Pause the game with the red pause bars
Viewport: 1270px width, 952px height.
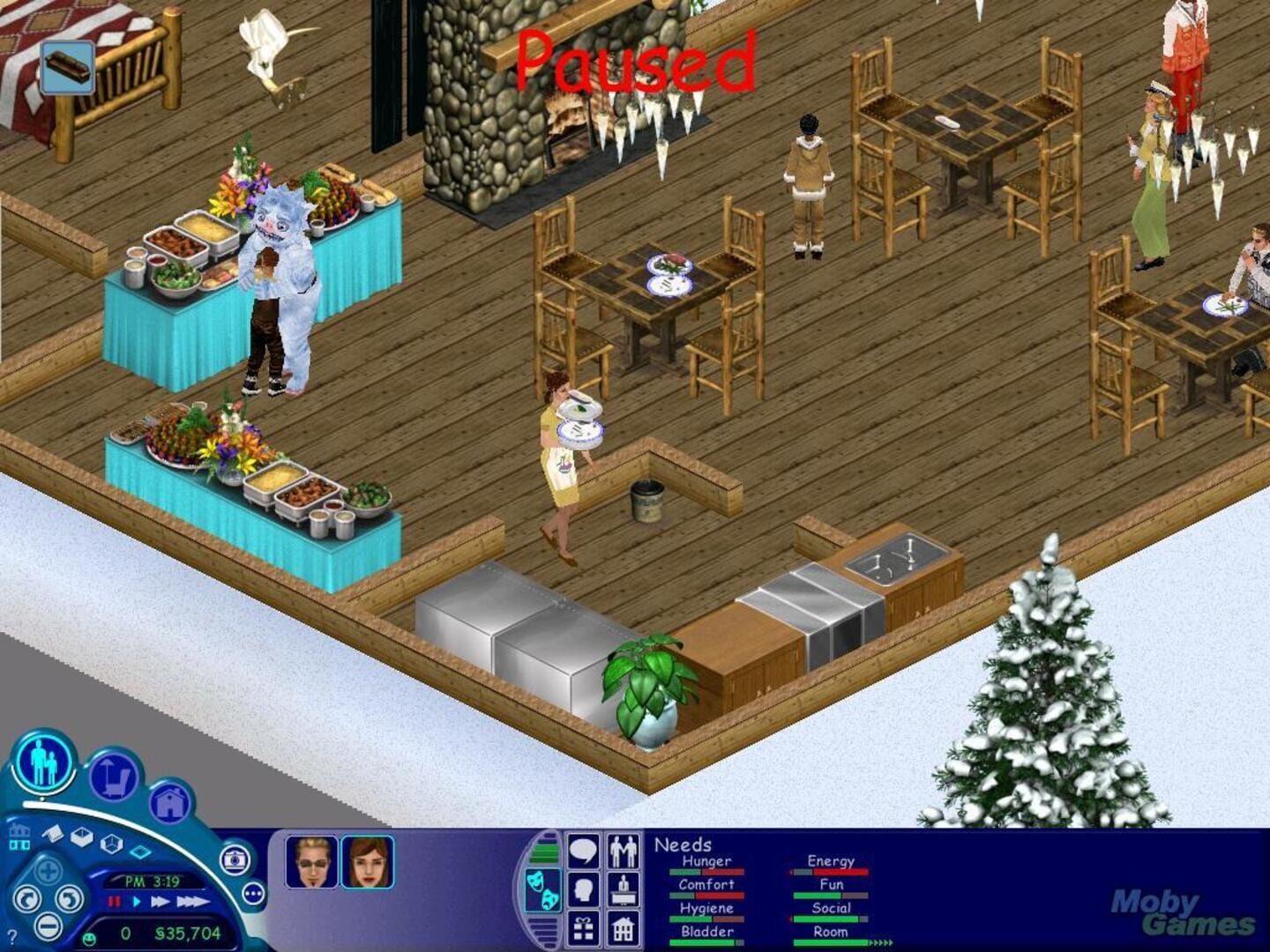(x=113, y=904)
